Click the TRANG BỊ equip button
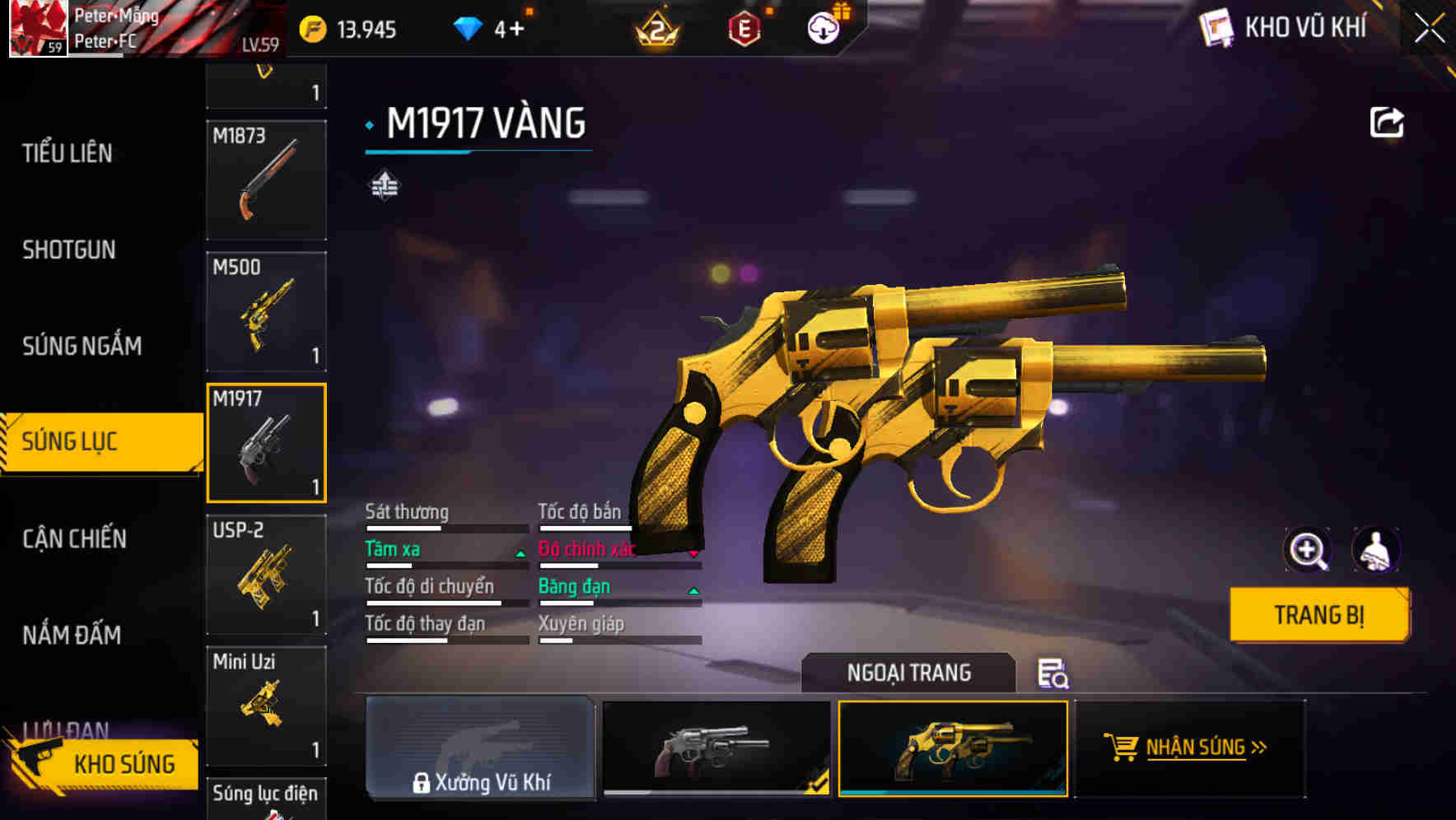 1318,614
